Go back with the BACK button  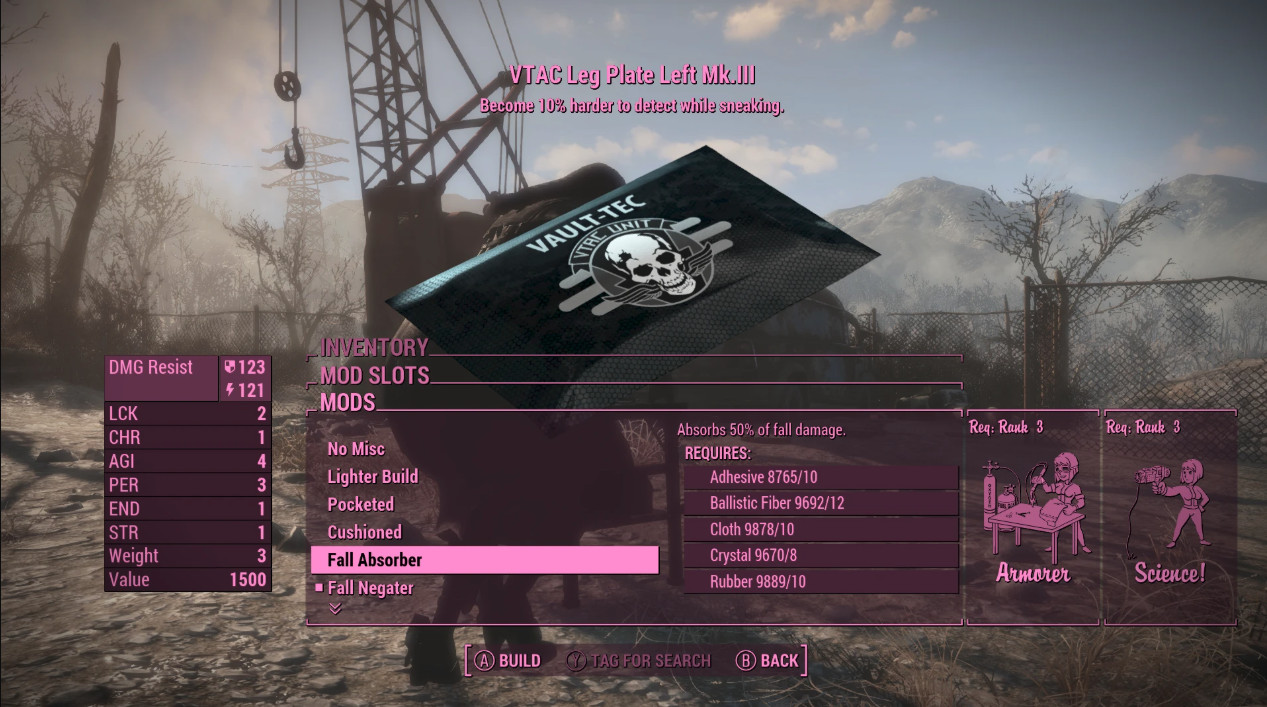[x=767, y=661]
